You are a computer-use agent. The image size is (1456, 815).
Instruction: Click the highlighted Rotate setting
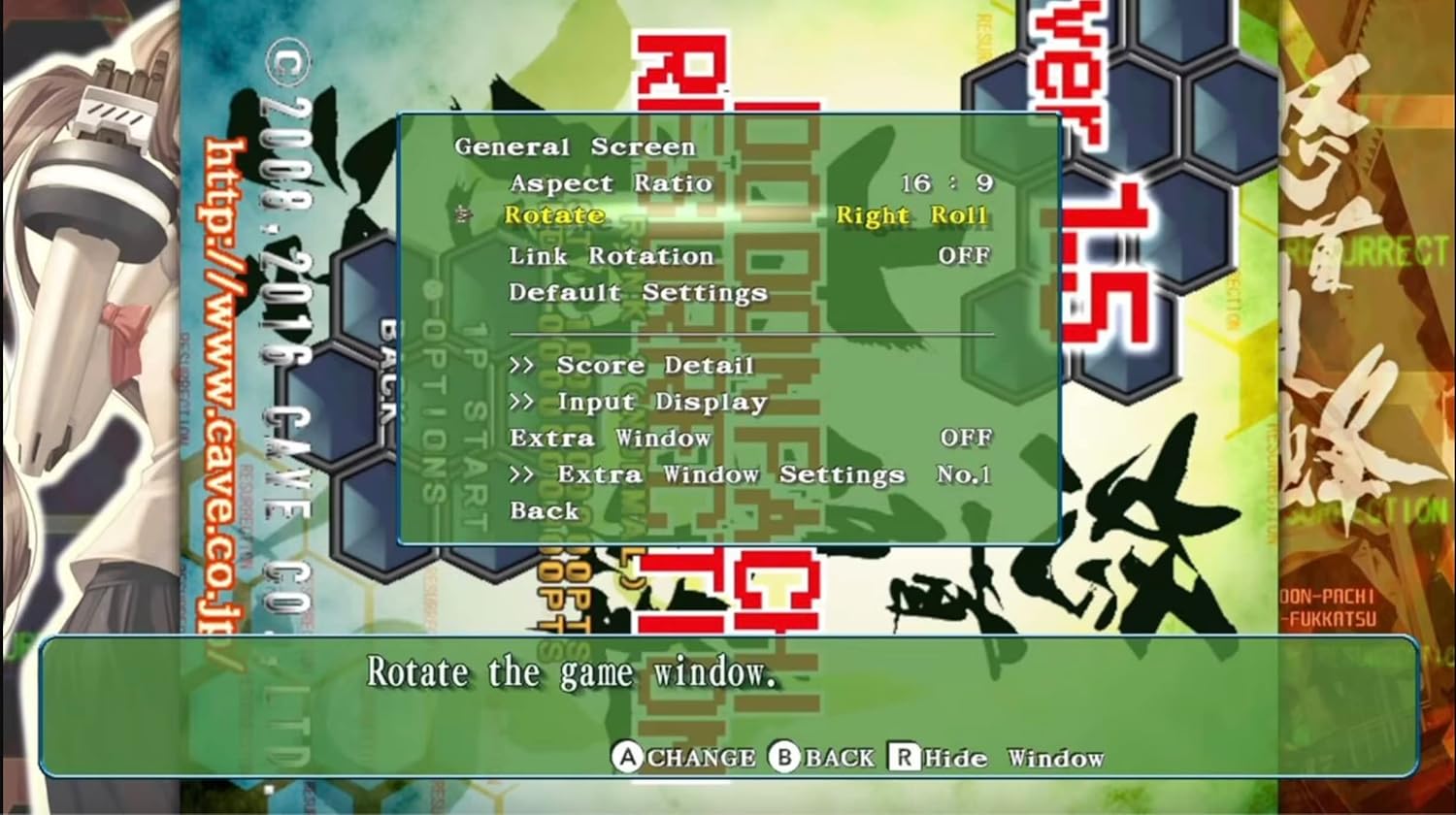553,215
